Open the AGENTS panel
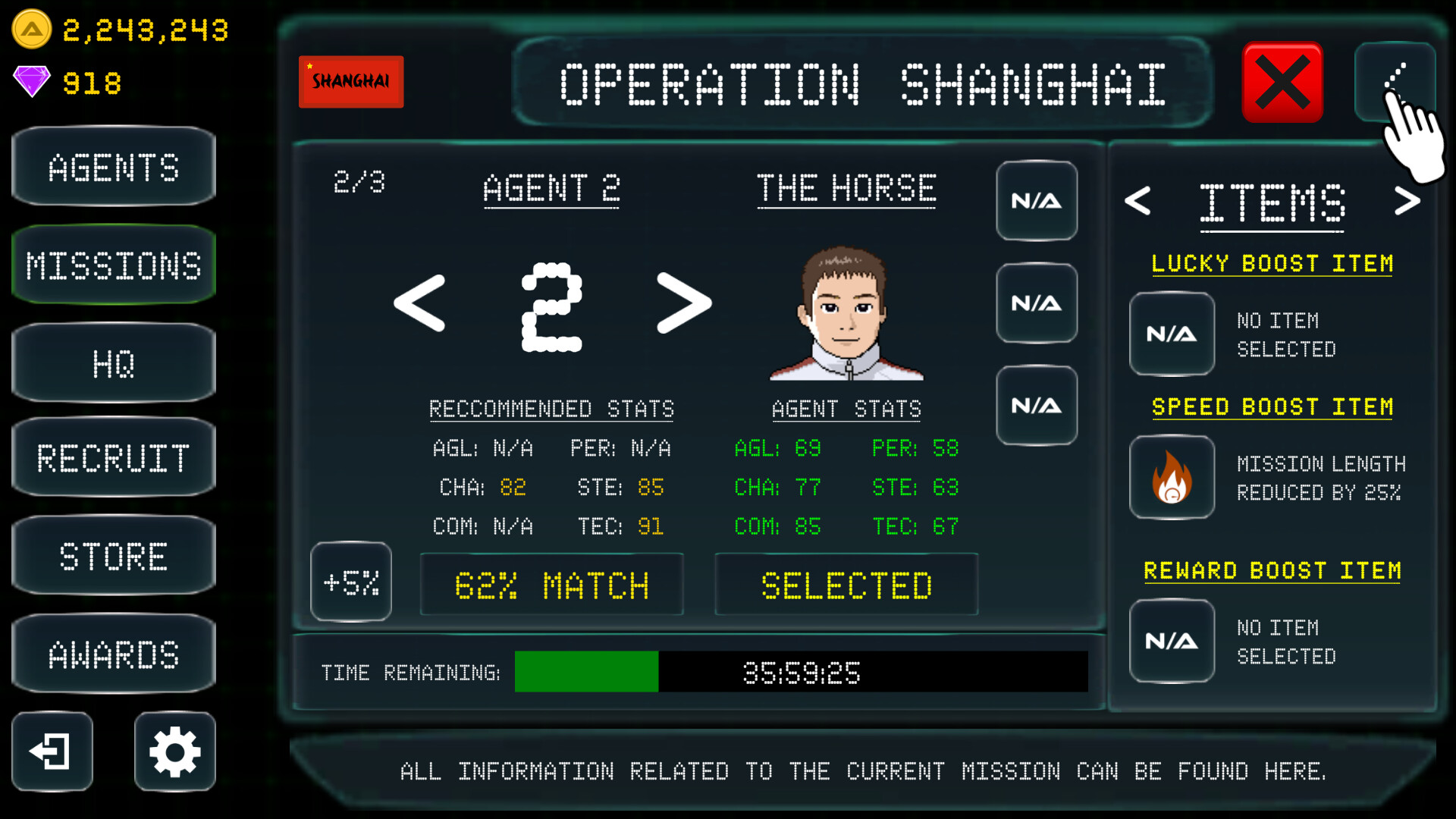Screen dimensions: 1456x819 pyautogui.click(x=114, y=167)
